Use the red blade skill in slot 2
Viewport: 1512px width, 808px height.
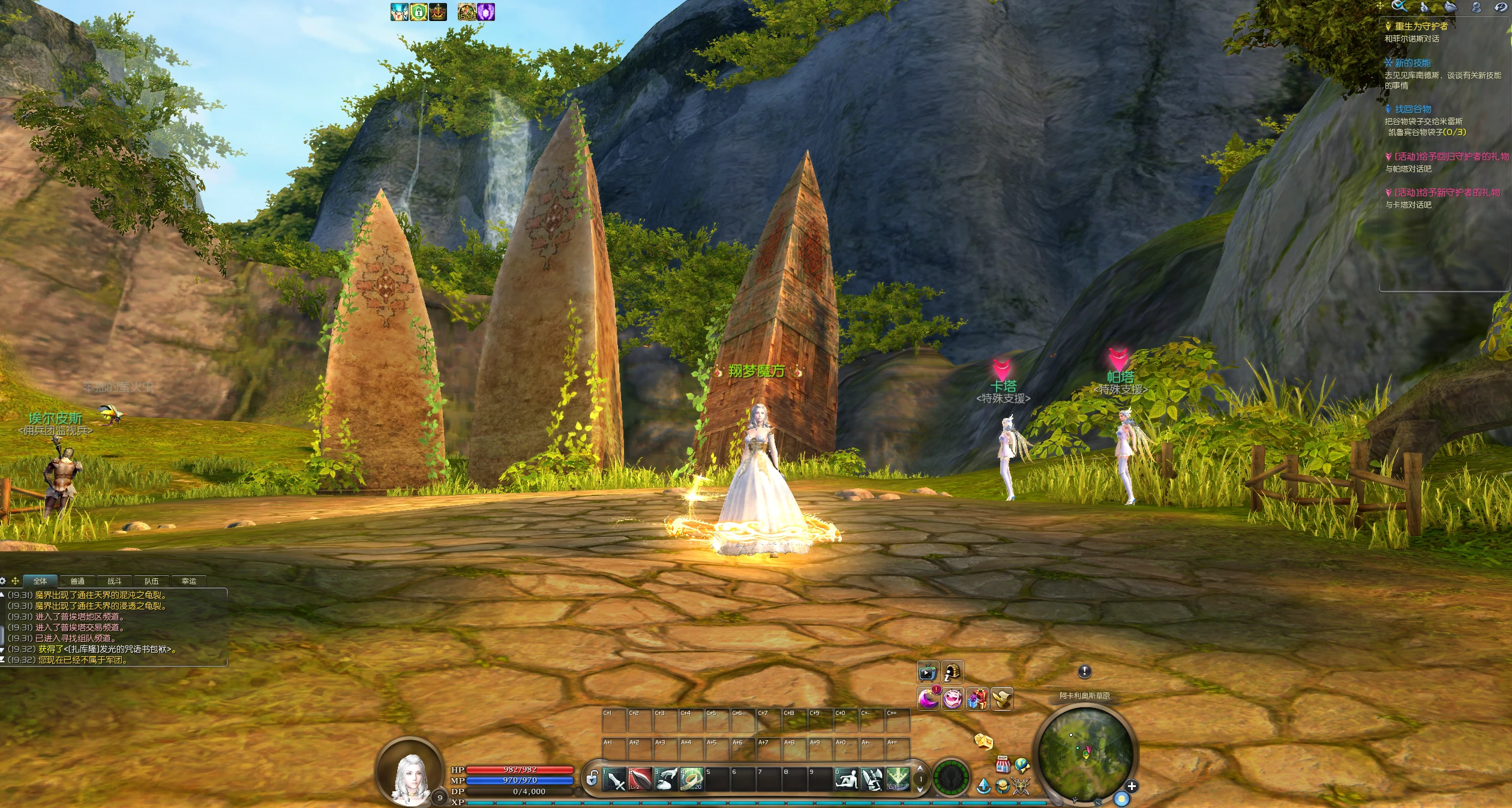click(x=640, y=779)
